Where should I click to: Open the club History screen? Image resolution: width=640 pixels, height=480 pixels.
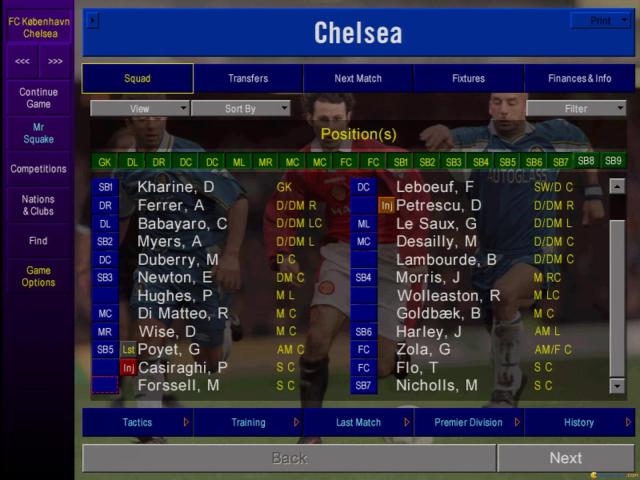(x=579, y=423)
